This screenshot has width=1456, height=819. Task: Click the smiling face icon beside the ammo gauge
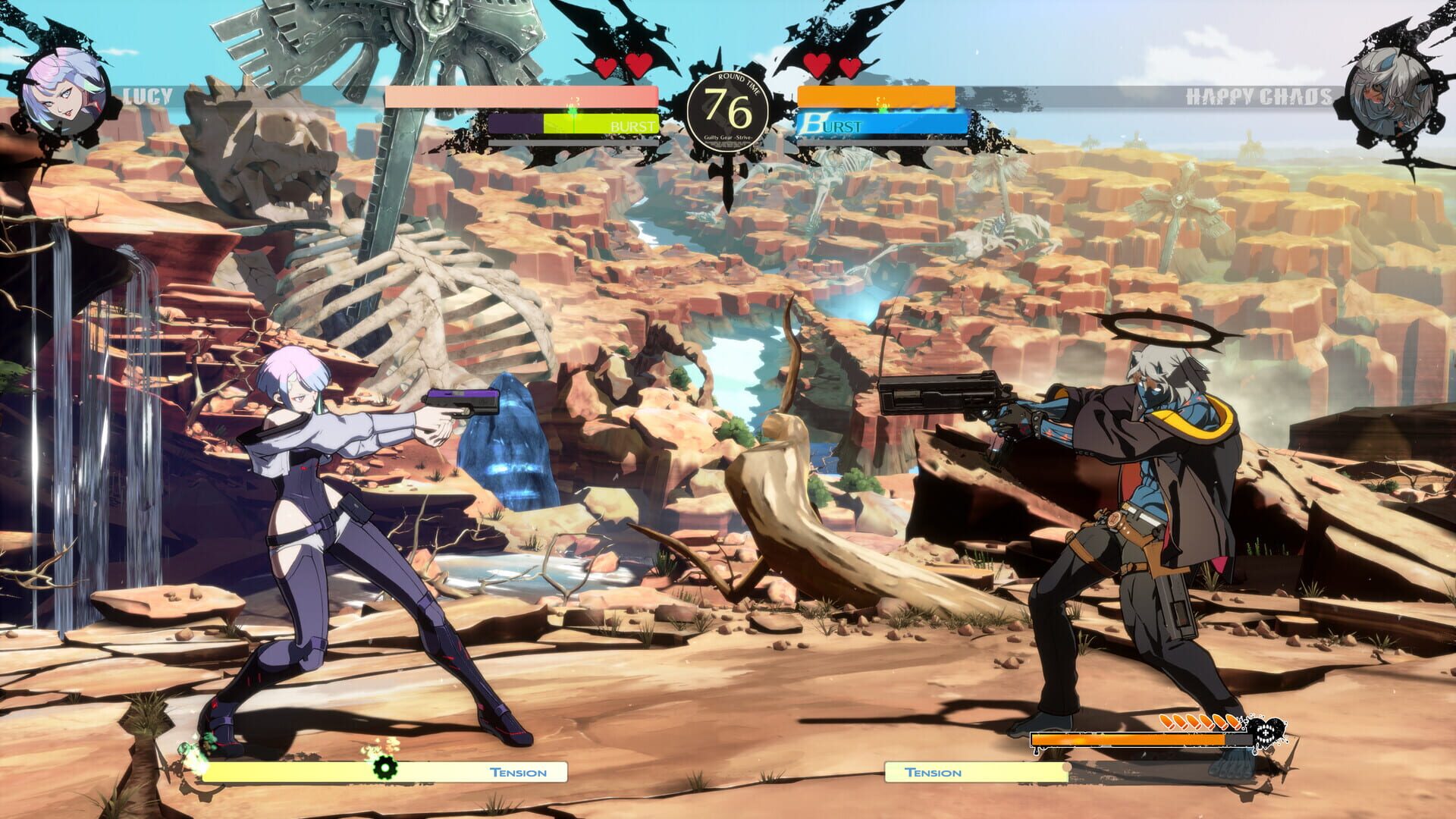click(x=1268, y=733)
